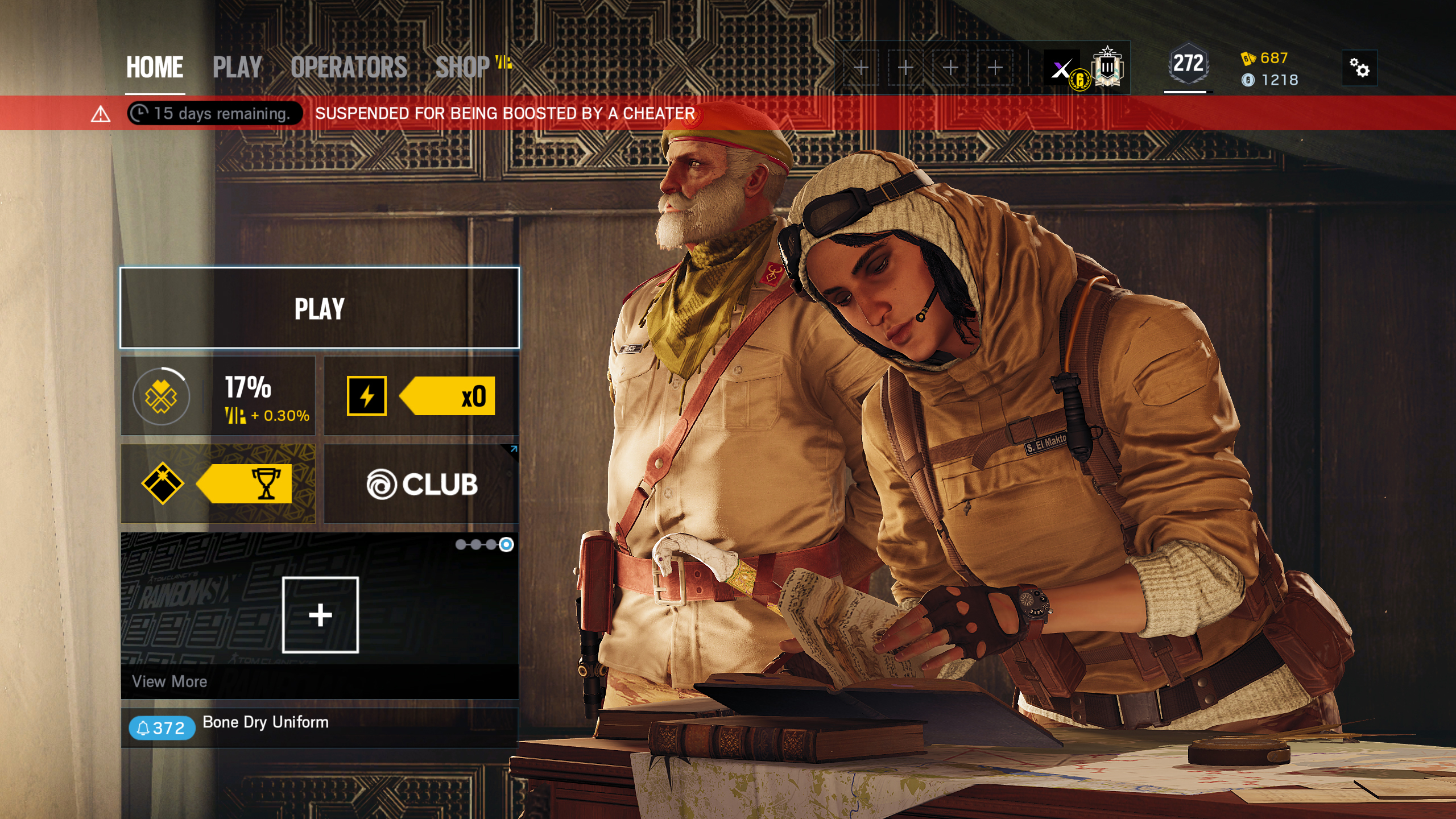Choose View More in the news panel
1456x819 pixels.
(x=169, y=681)
